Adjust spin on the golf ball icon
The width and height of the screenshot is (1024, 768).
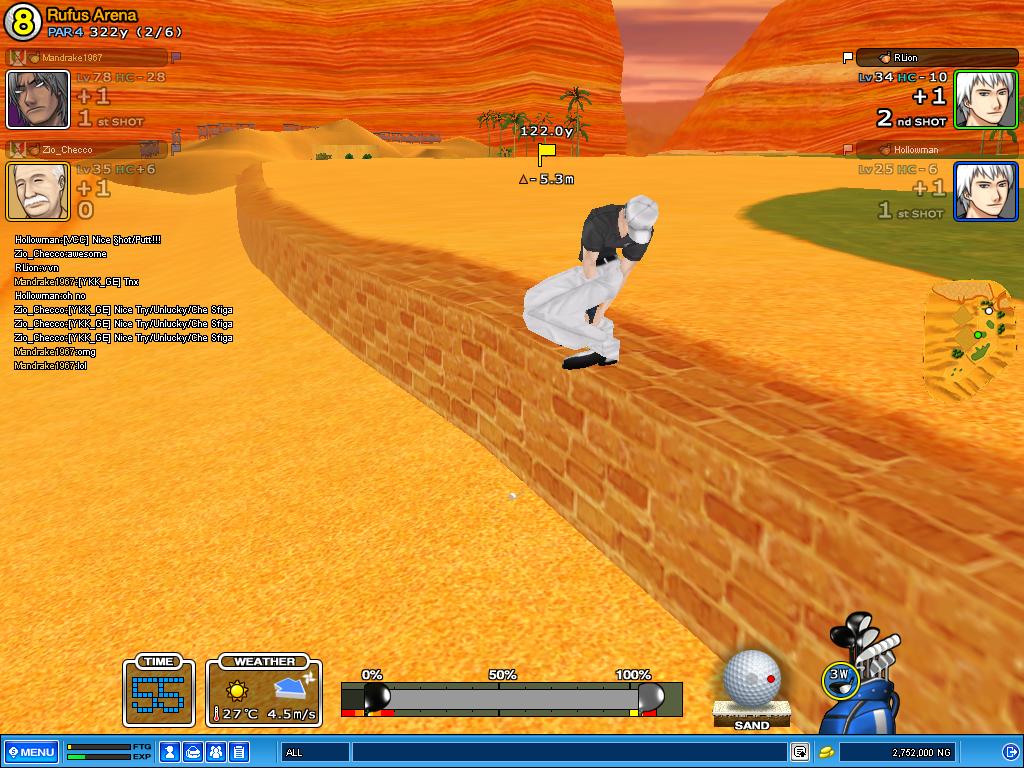point(751,678)
